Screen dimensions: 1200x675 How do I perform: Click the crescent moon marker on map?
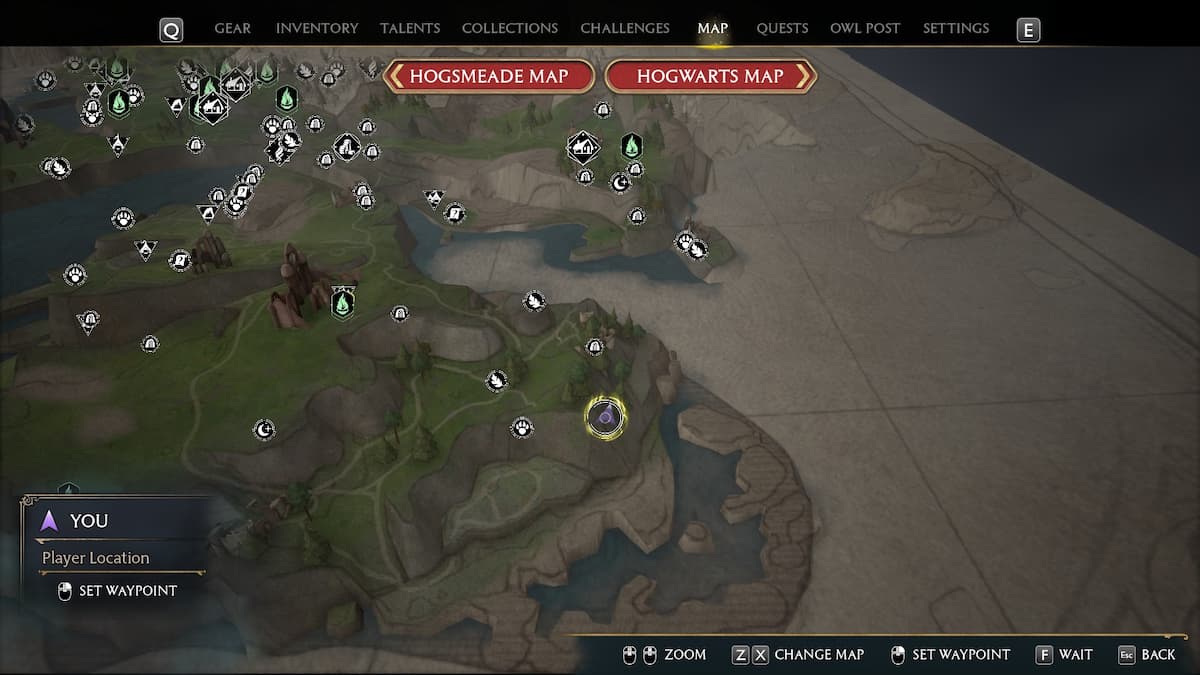(x=264, y=430)
